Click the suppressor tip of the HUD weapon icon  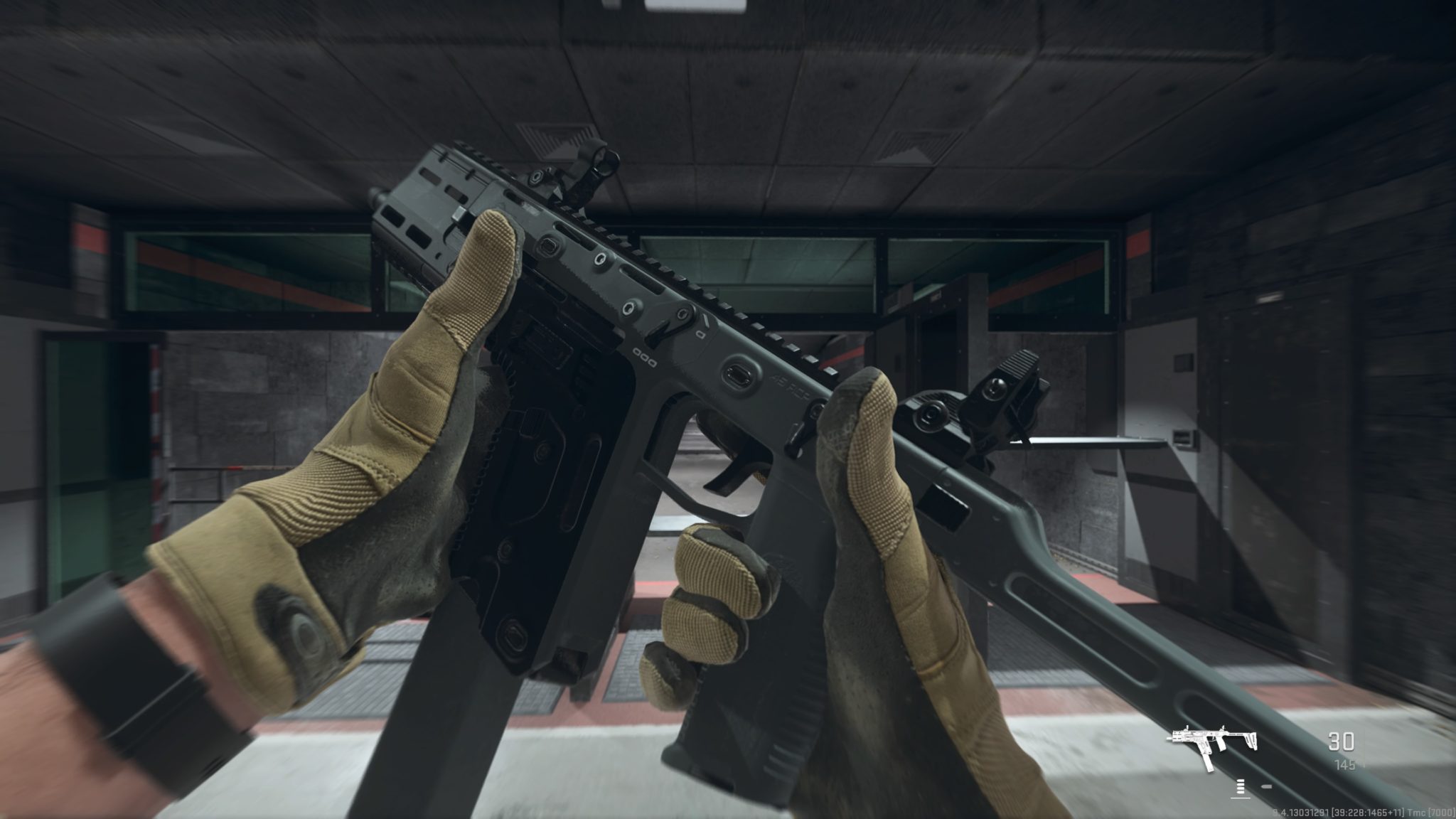pos(1169,739)
